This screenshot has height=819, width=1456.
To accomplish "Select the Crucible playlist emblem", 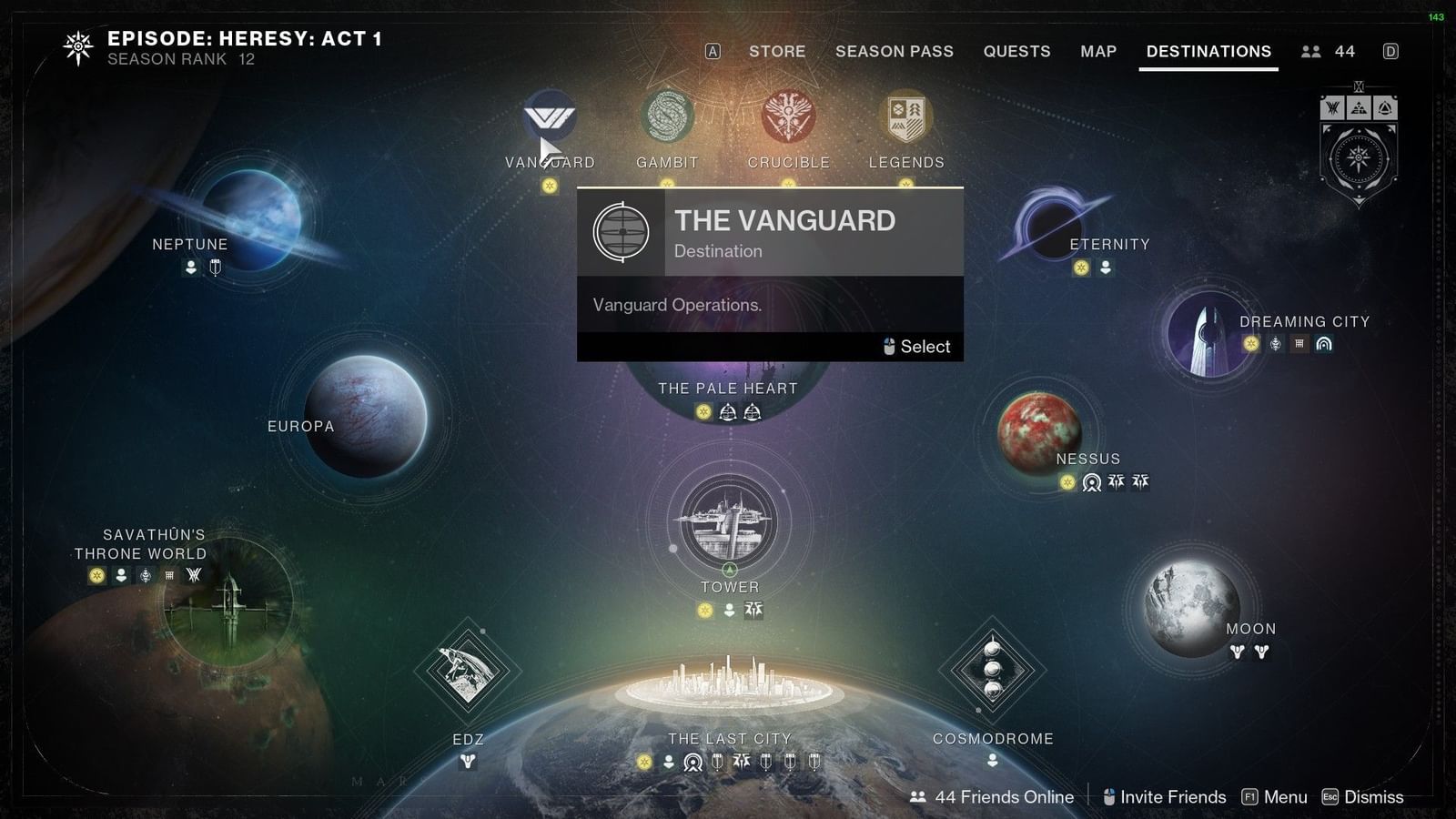I will [x=788, y=118].
